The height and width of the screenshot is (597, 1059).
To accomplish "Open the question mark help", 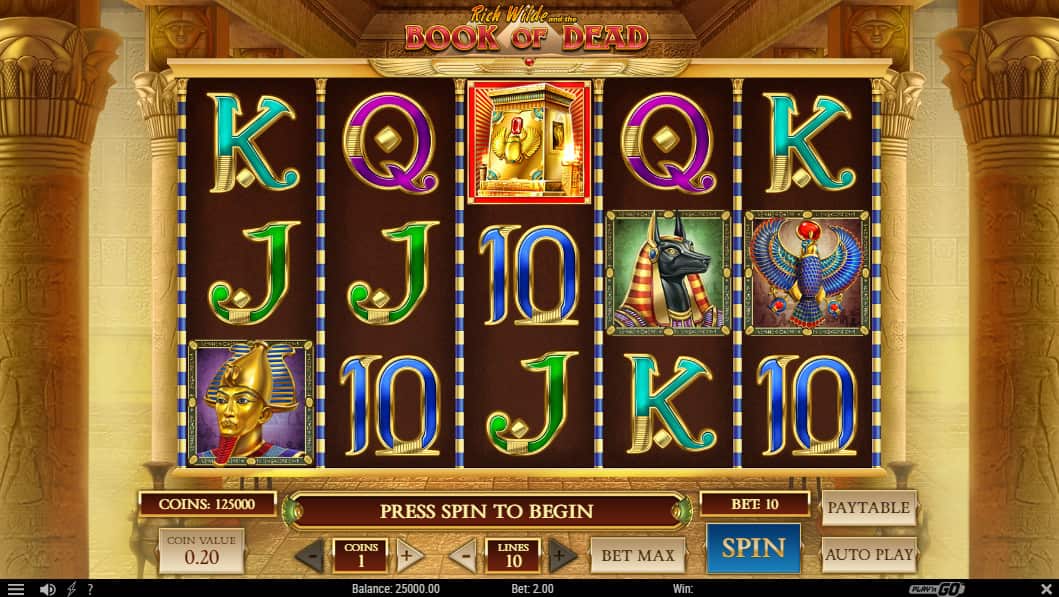I will pyautogui.click(x=90, y=589).
